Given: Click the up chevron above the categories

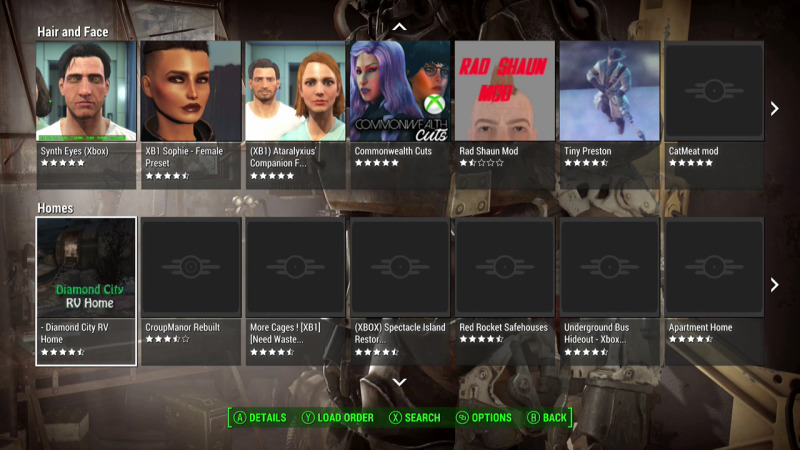Looking at the screenshot, I should (x=399, y=26).
